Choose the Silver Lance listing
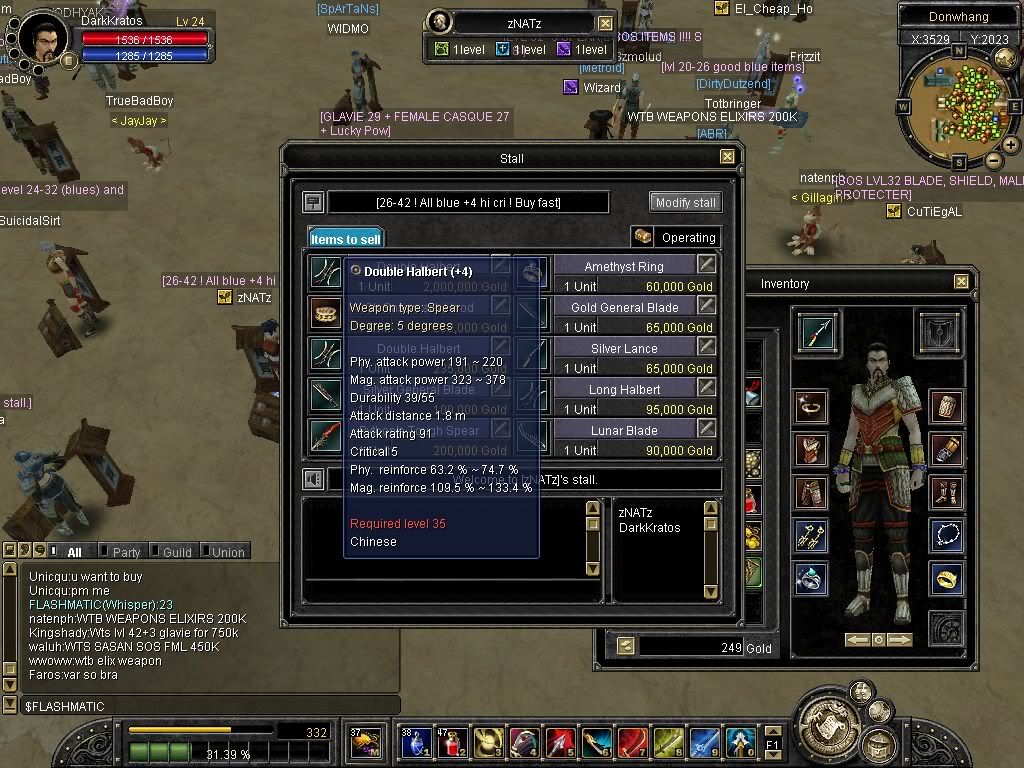1024x768 pixels. pyautogui.click(x=624, y=348)
